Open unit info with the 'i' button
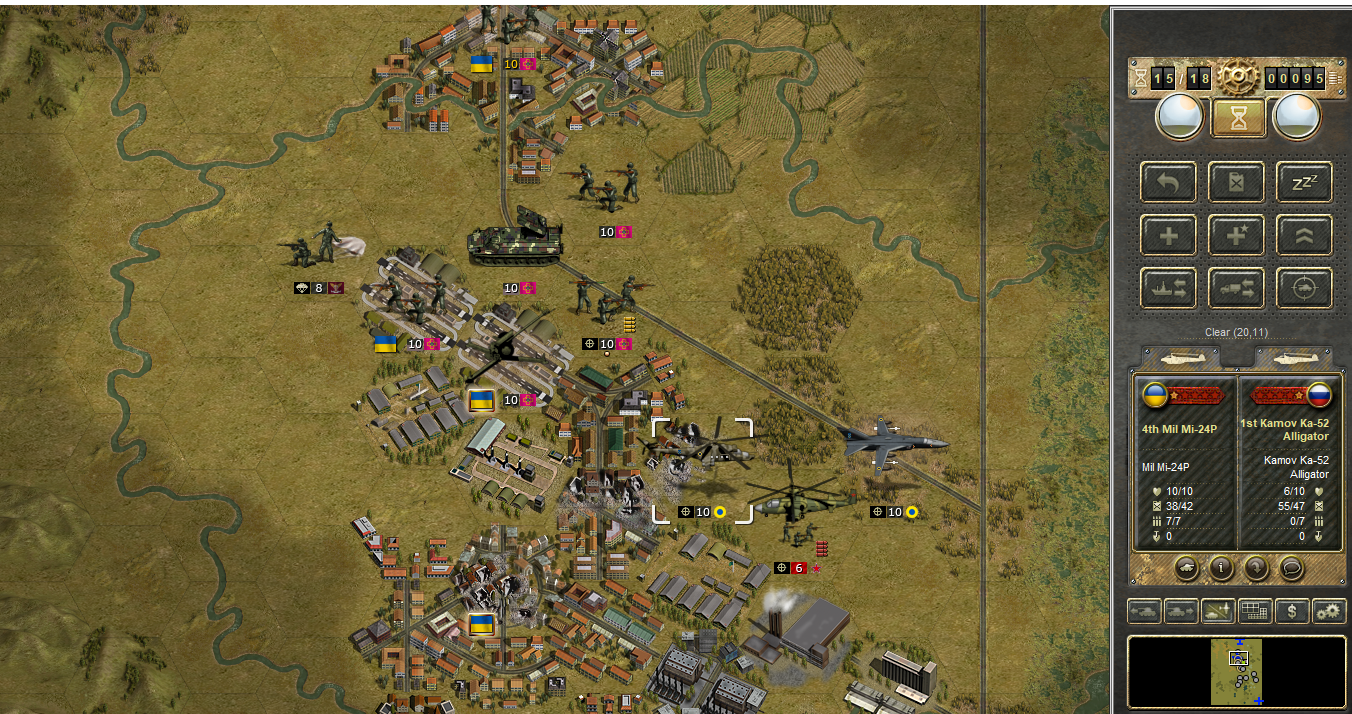The width and height of the screenshot is (1352, 714). click(1221, 568)
